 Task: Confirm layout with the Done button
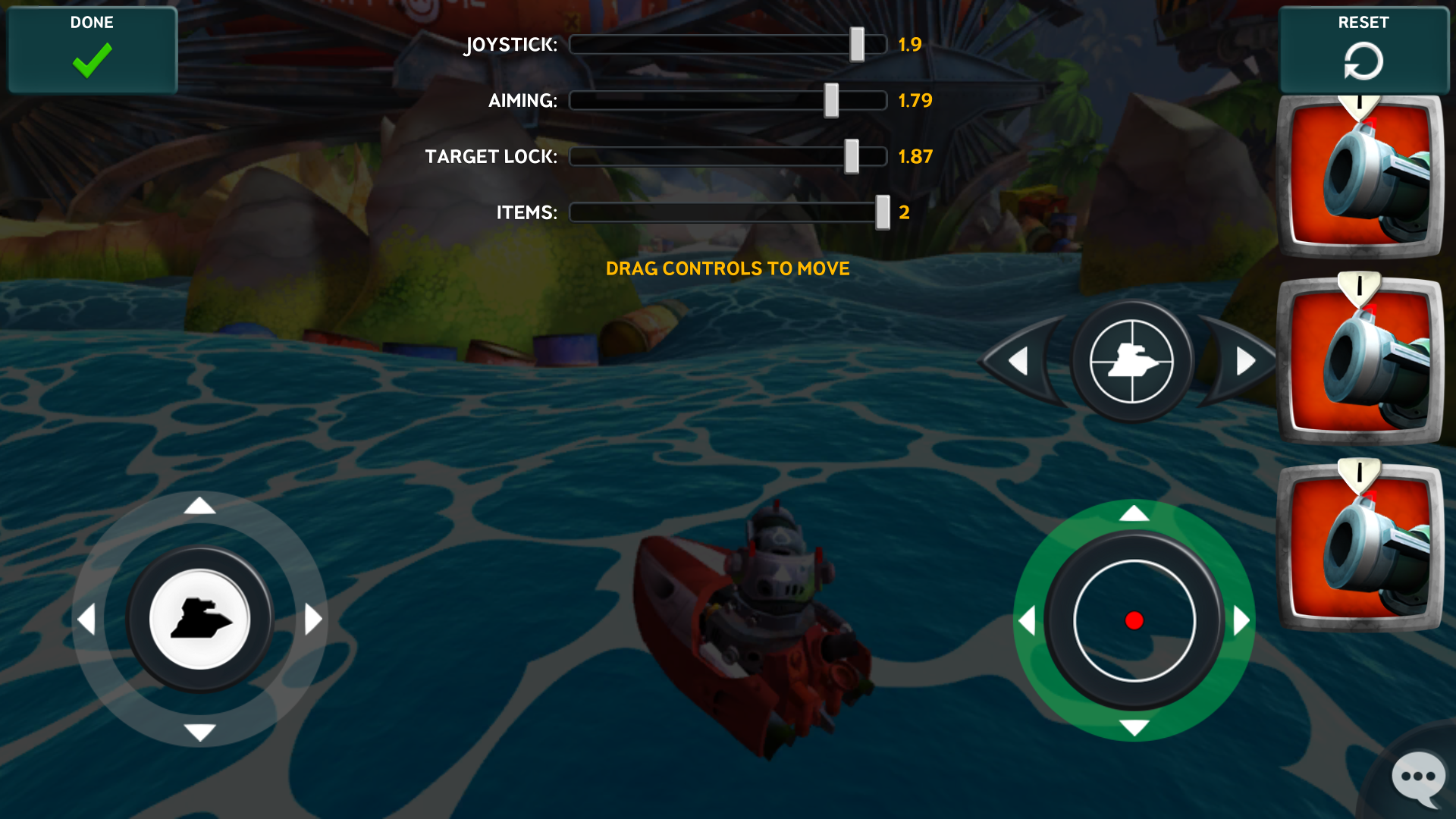(92, 49)
